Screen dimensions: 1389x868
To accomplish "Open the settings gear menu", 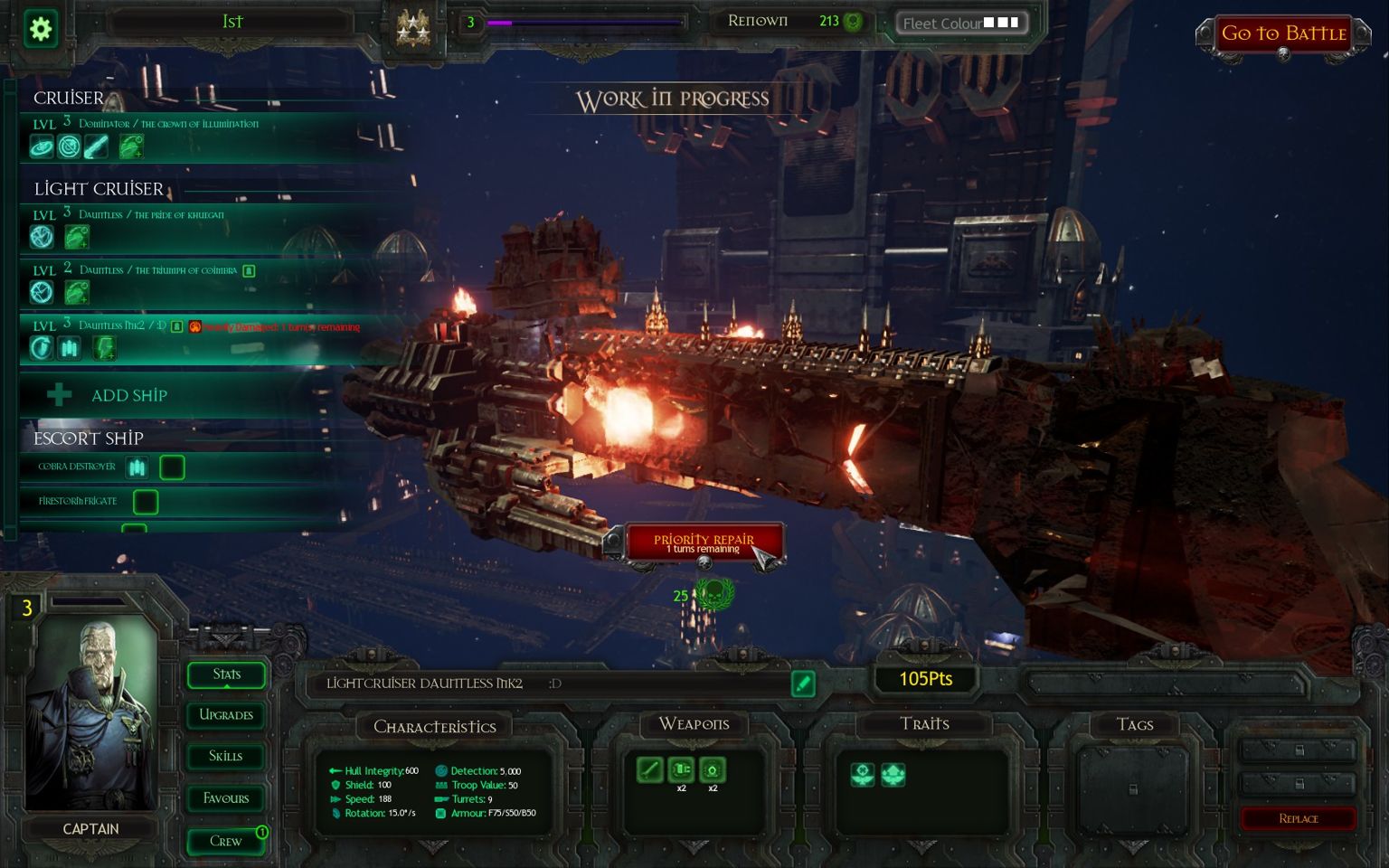I will 41,28.
